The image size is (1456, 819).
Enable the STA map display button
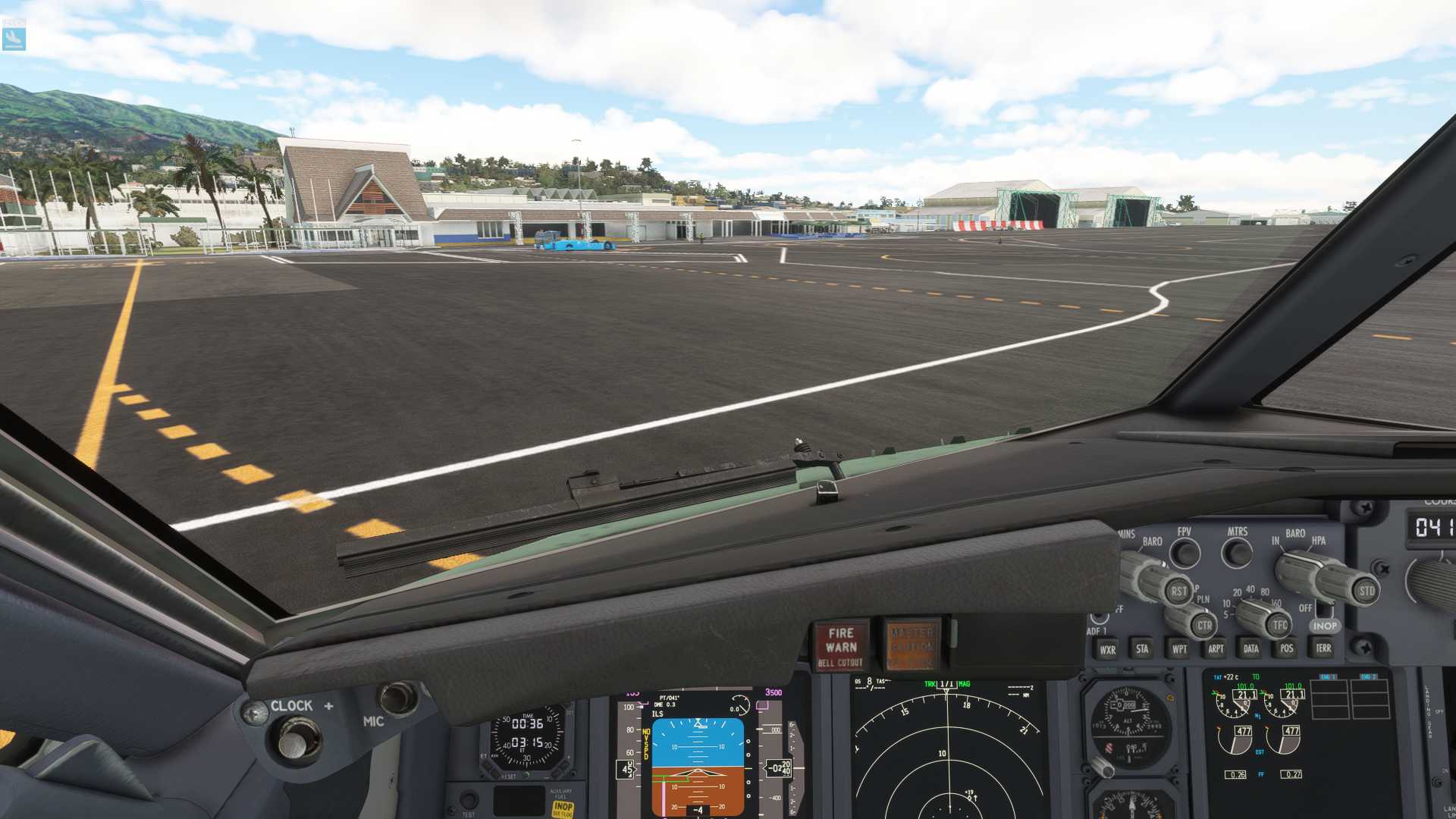coord(1142,648)
